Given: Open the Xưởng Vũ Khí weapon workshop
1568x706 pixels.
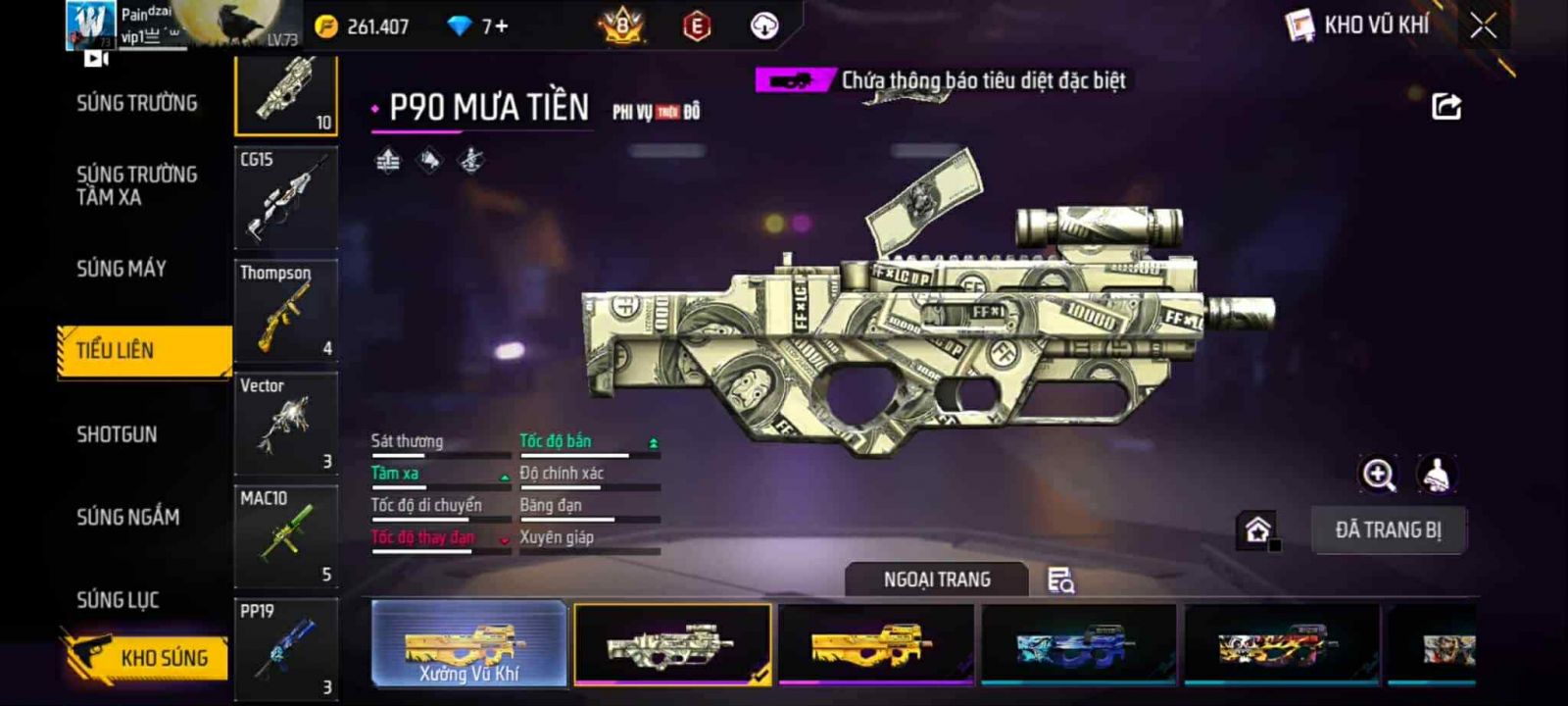Looking at the screenshot, I should tap(468, 643).
